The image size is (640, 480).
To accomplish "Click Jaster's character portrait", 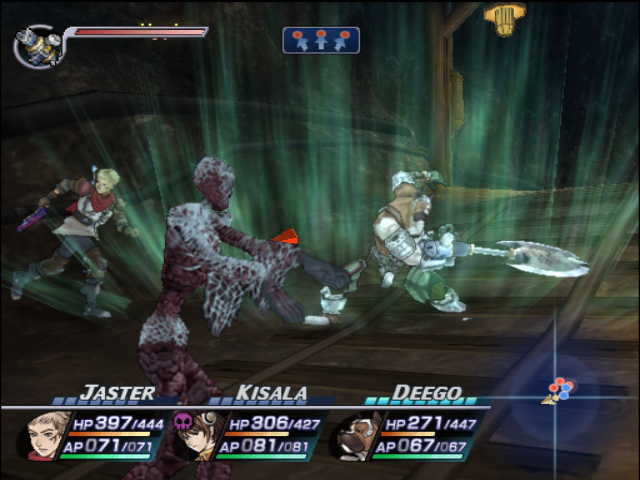I will 46,435.
